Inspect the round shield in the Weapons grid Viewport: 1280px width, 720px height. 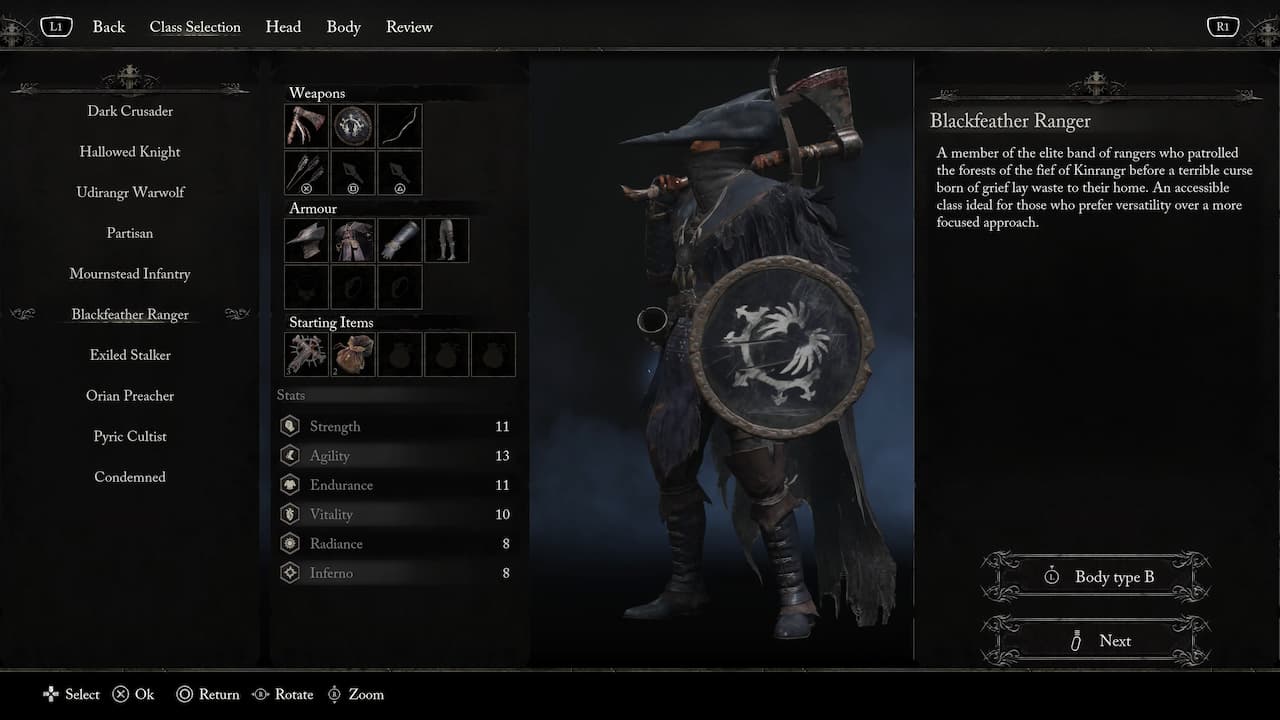[x=352, y=125]
